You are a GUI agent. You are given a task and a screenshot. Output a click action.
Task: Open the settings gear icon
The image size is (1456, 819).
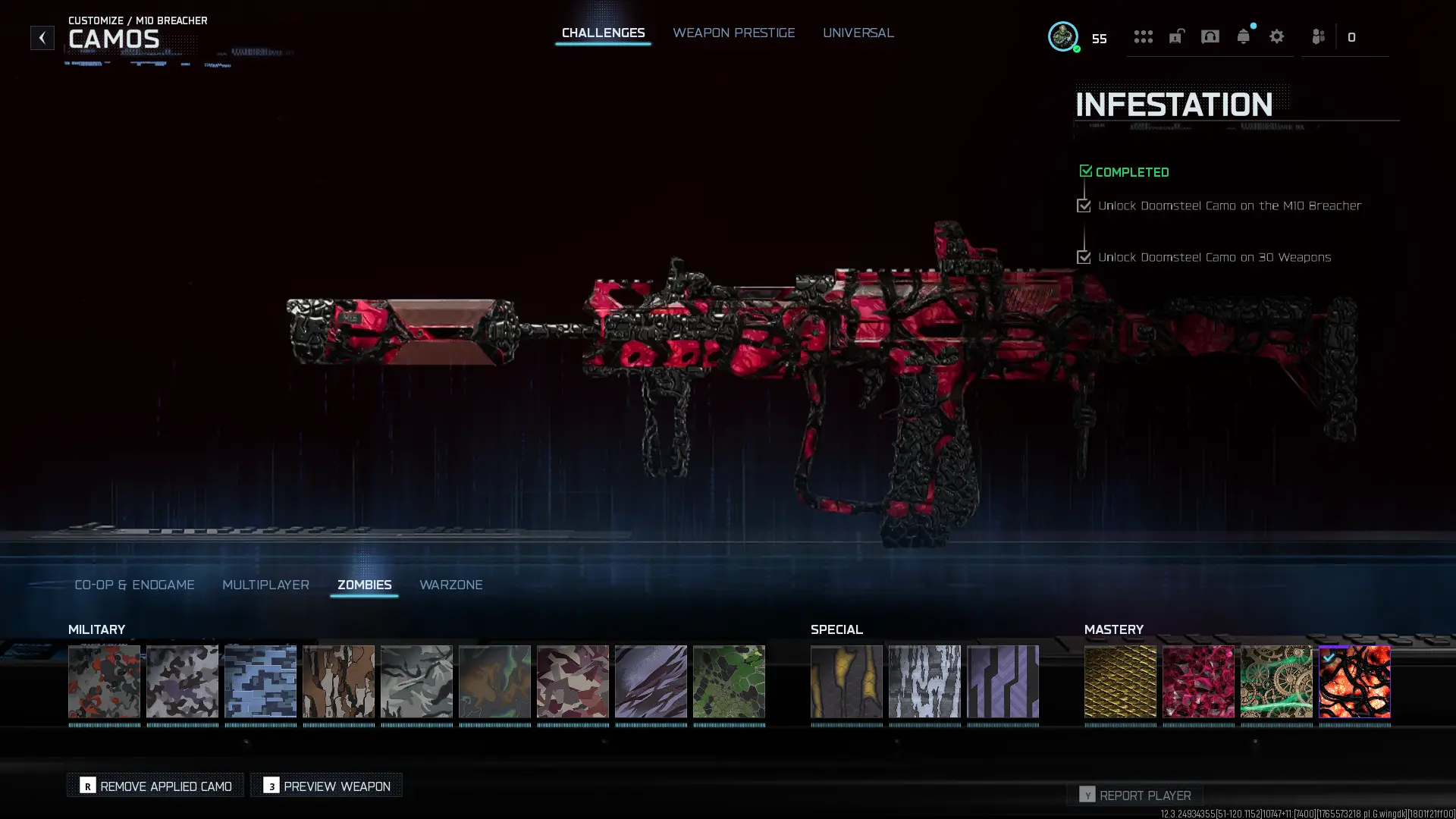[x=1277, y=36]
